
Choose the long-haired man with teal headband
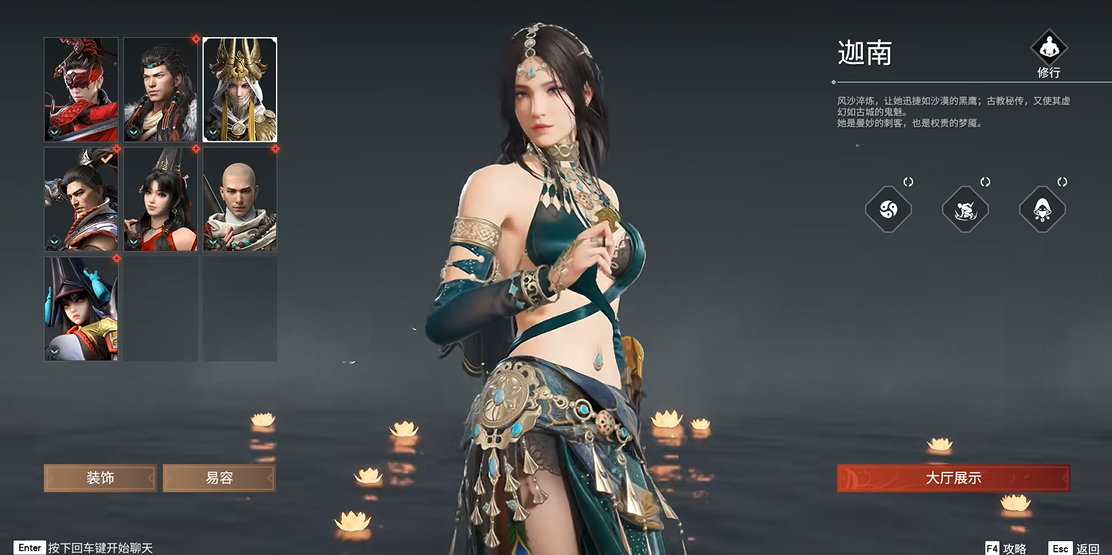(160, 90)
